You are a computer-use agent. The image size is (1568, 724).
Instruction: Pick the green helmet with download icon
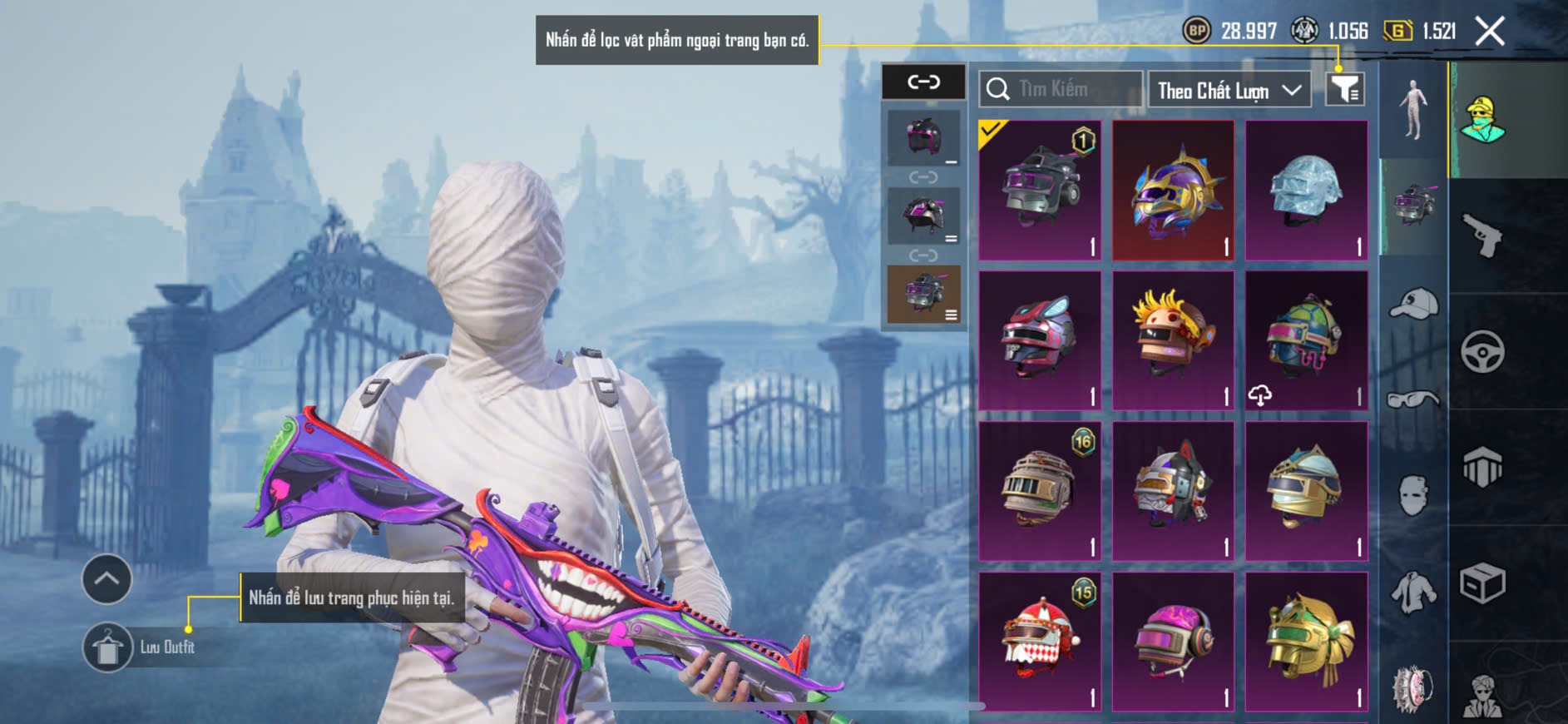1306,341
